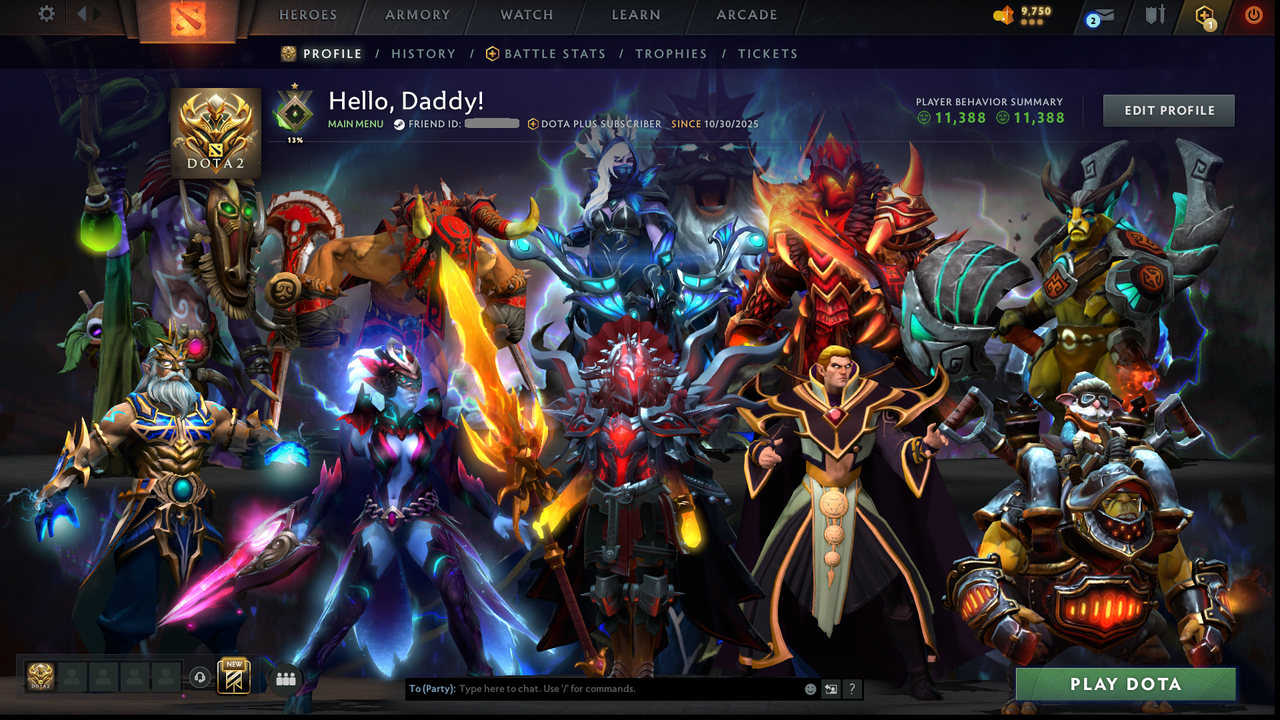Open the ARCADE menu
Image resolution: width=1280 pixels, height=720 pixels.
[x=746, y=15]
